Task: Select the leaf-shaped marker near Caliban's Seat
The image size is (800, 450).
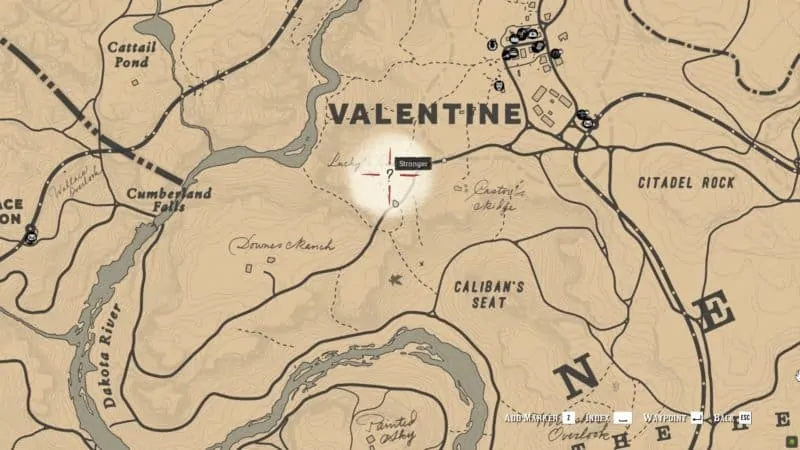Action: click(397, 279)
